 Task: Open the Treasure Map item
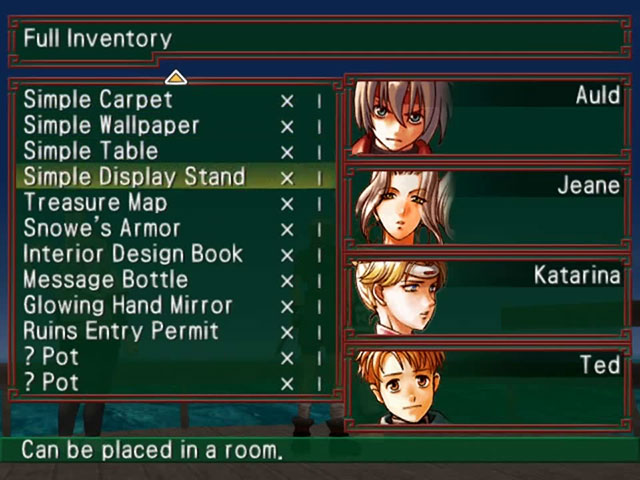95,203
